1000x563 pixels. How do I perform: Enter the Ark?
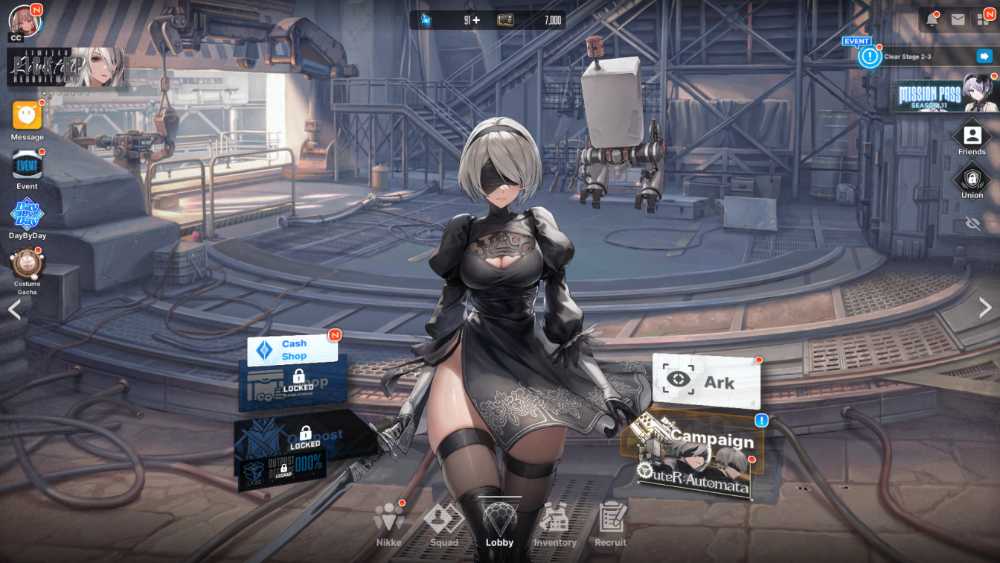click(x=706, y=381)
